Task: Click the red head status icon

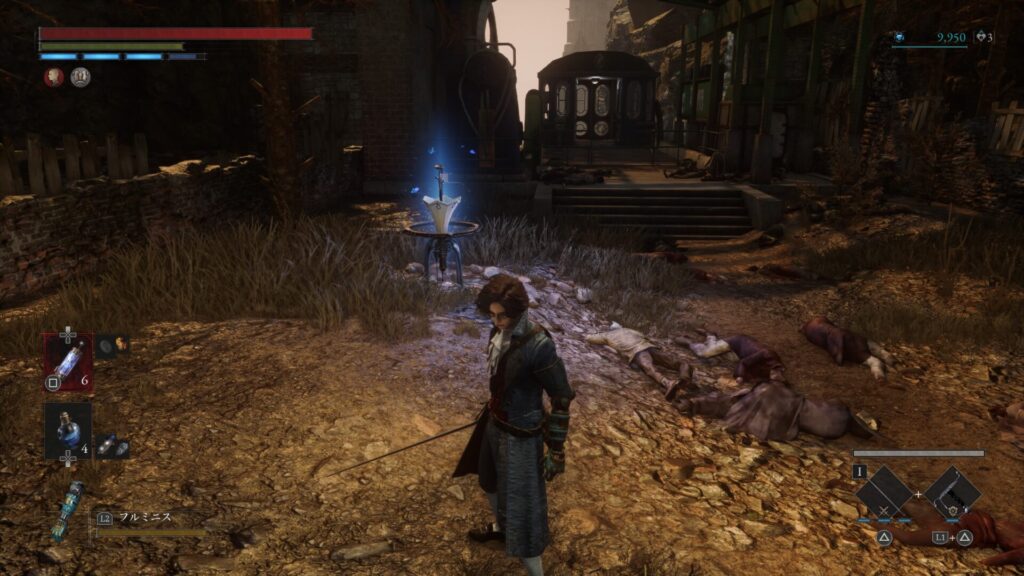Action: (x=54, y=77)
